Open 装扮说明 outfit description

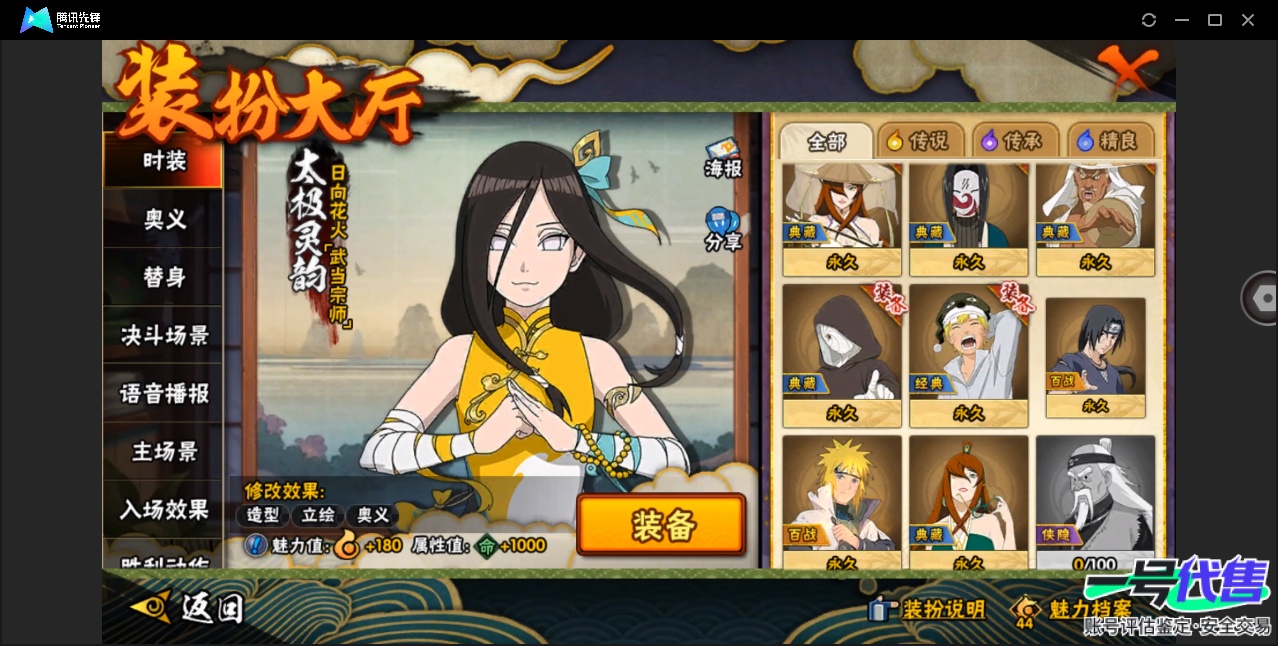928,609
